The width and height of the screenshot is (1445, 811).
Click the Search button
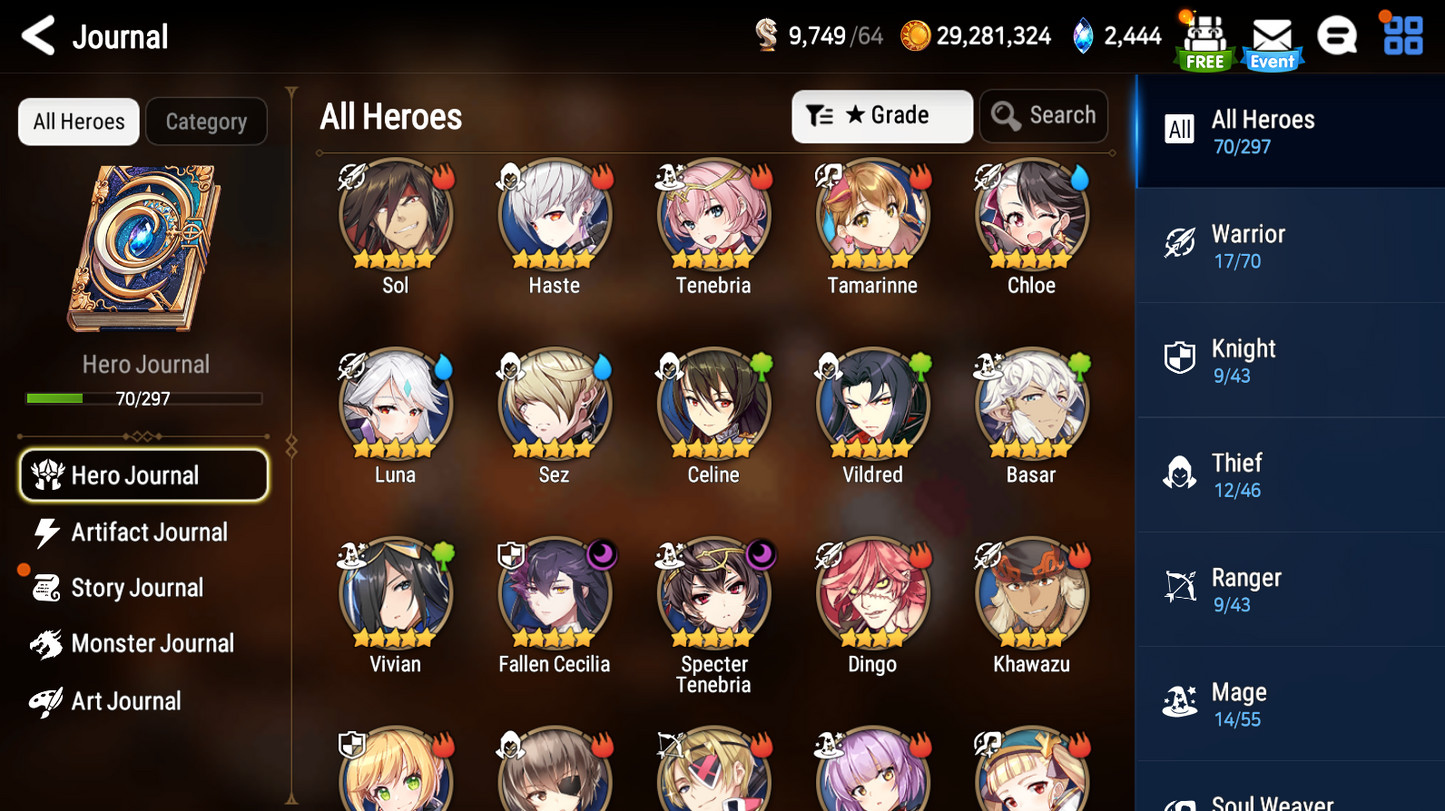pyautogui.click(x=1043, y=116)
